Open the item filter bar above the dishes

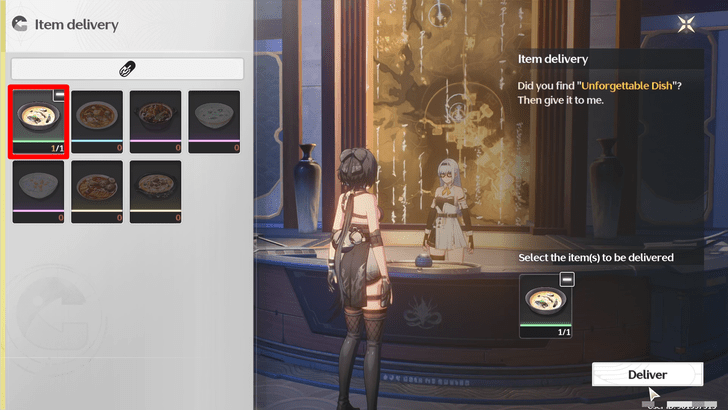click(128, 68)
